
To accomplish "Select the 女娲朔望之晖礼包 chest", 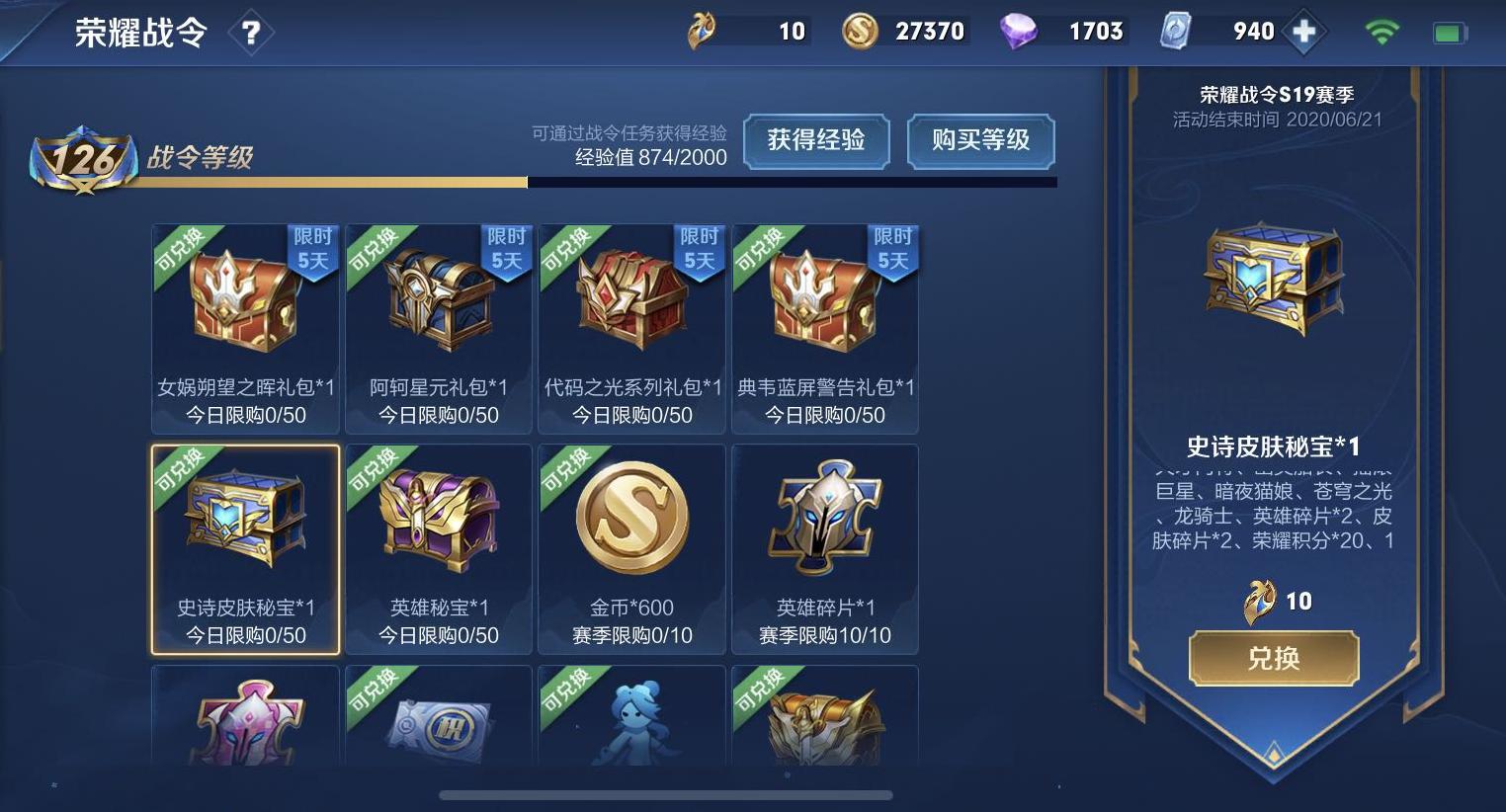I will (x=244, y=329).
